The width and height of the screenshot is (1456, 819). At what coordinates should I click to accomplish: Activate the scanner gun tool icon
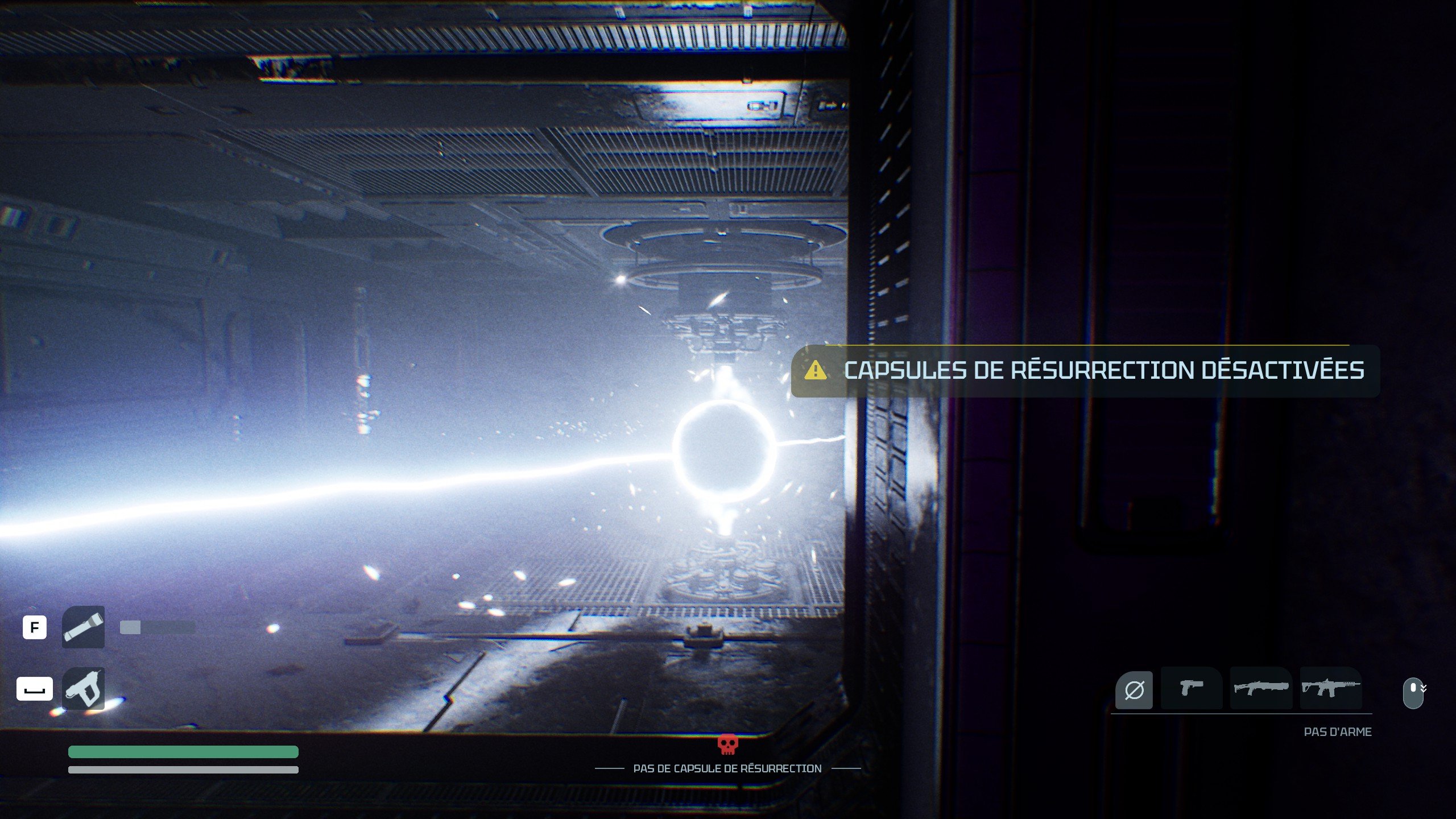point(83,689)
